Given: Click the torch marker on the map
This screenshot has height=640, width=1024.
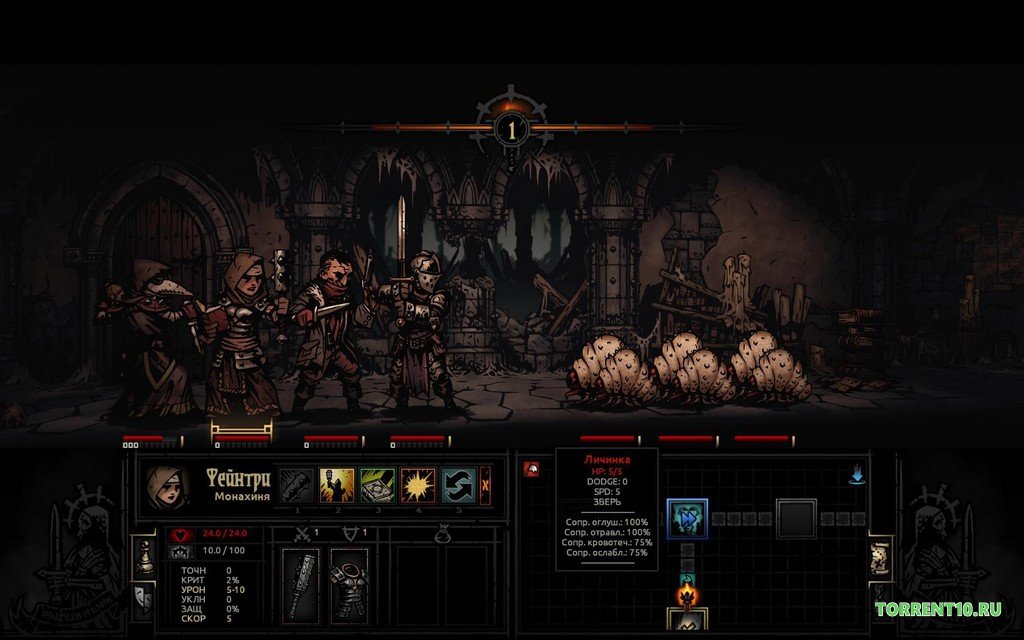Looking at the screenshot, I should coord(687,596).
